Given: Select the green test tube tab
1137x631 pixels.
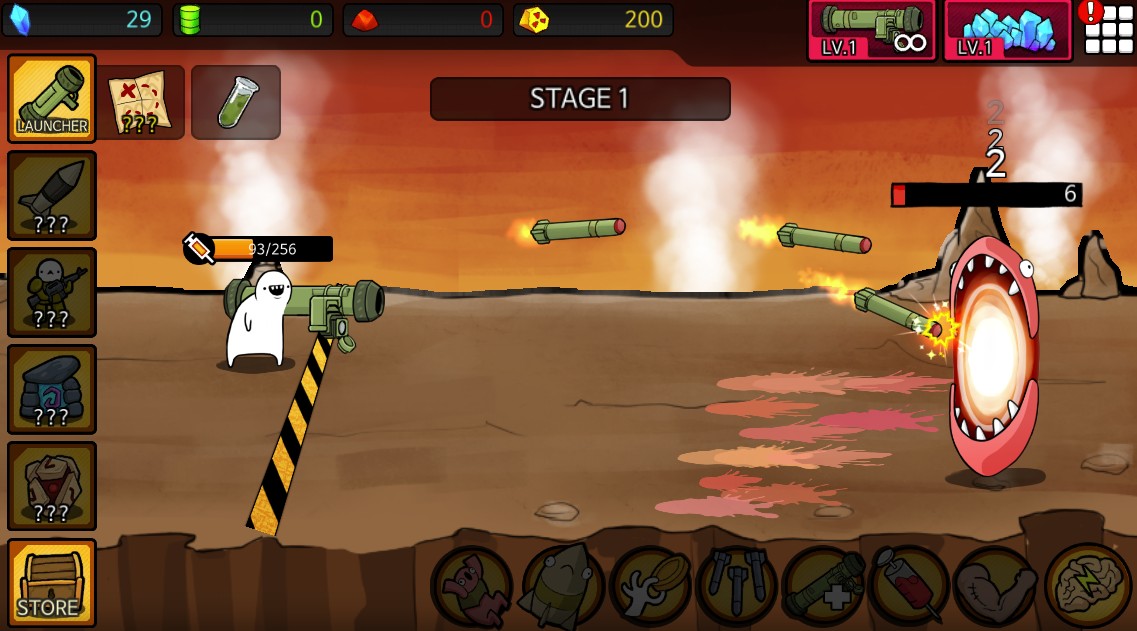Looking at the screenshot, I should [236, 102].
